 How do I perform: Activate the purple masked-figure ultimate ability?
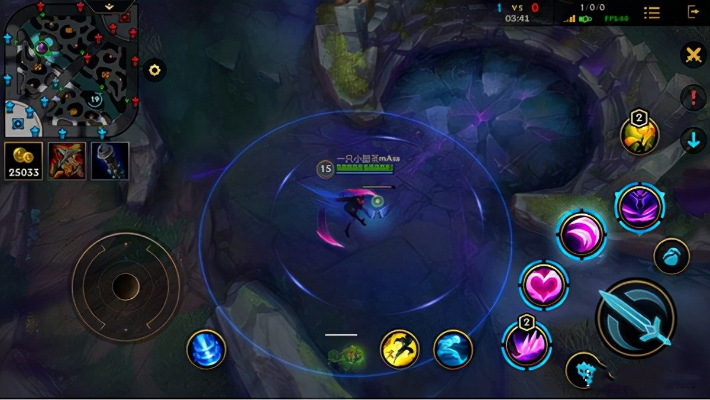639,207
